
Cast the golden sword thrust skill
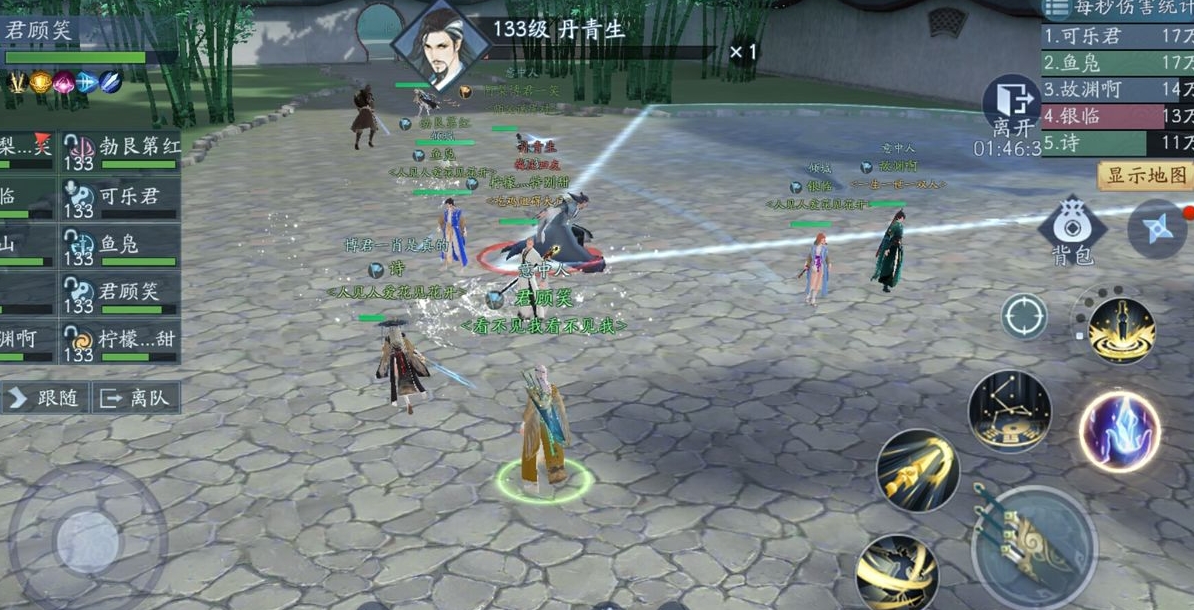[x=917, y=470]
